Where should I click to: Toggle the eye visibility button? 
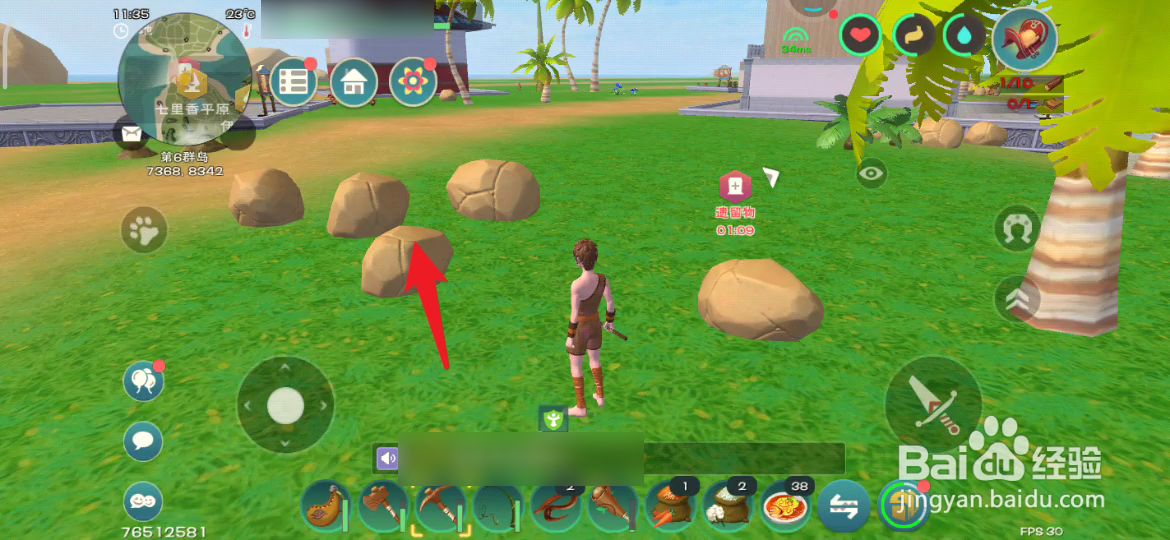[x=872, y=174]
